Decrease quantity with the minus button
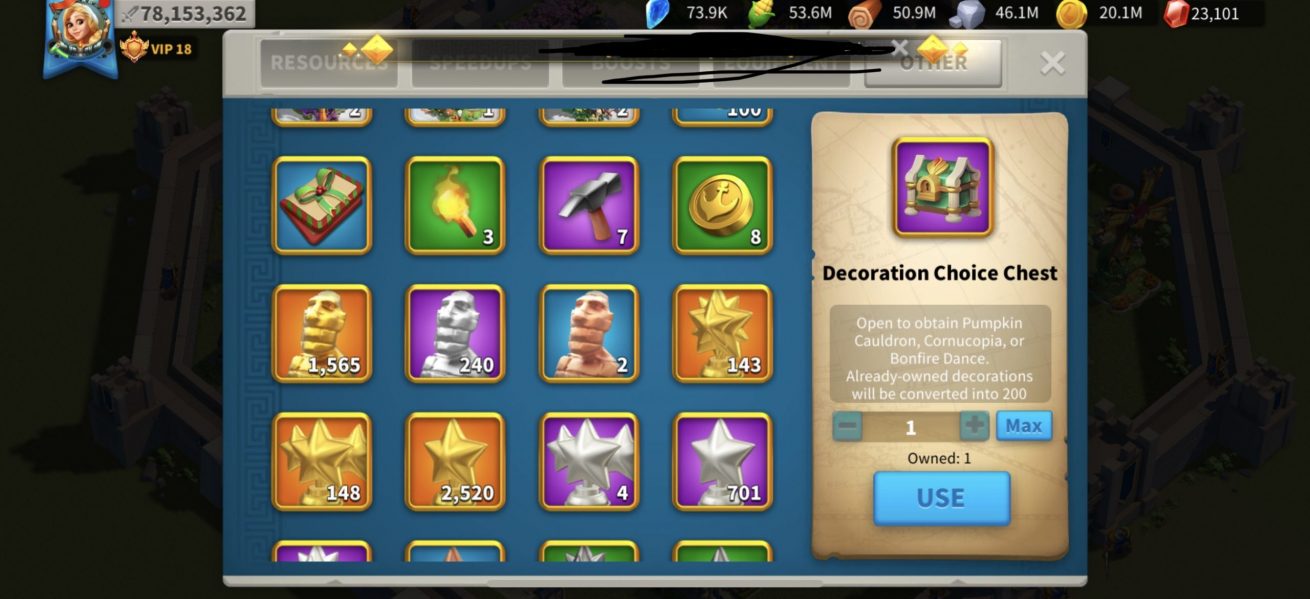1310x599 pixels. [847, 426]
